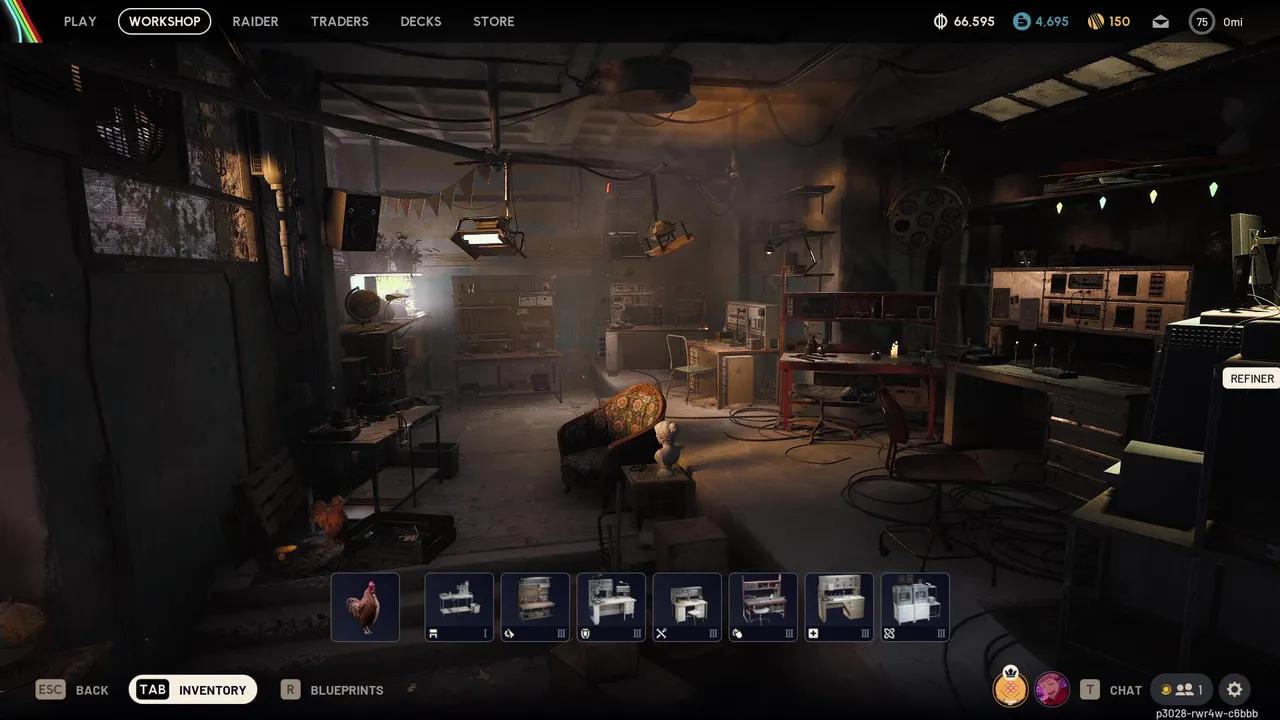Image resolution: width=1280 pixels, height=720 pixels.
Task: Choose the atom-icon refiner station tile
Action: 915,607
